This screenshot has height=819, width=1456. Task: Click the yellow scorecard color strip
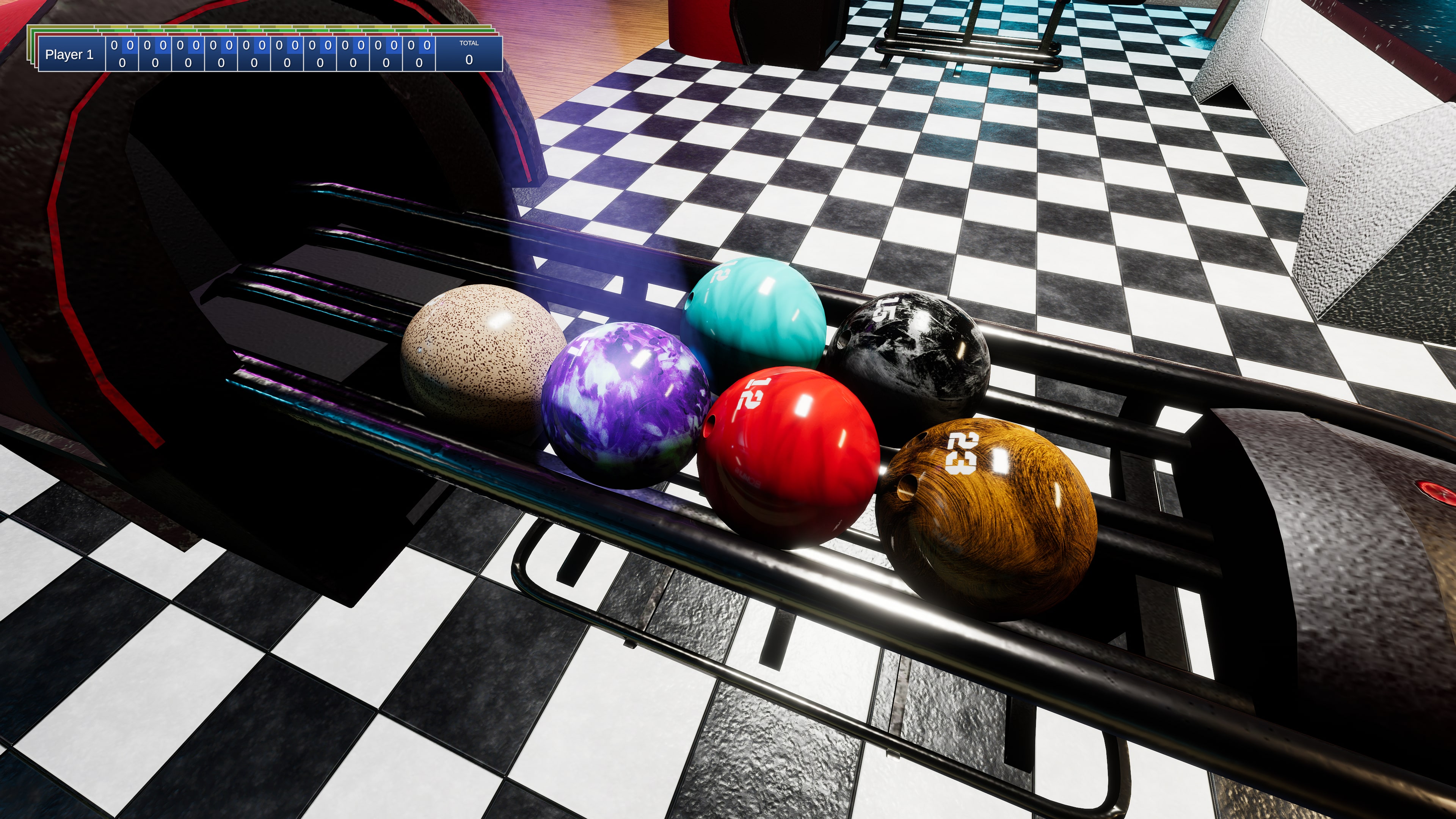coord(226,26)
